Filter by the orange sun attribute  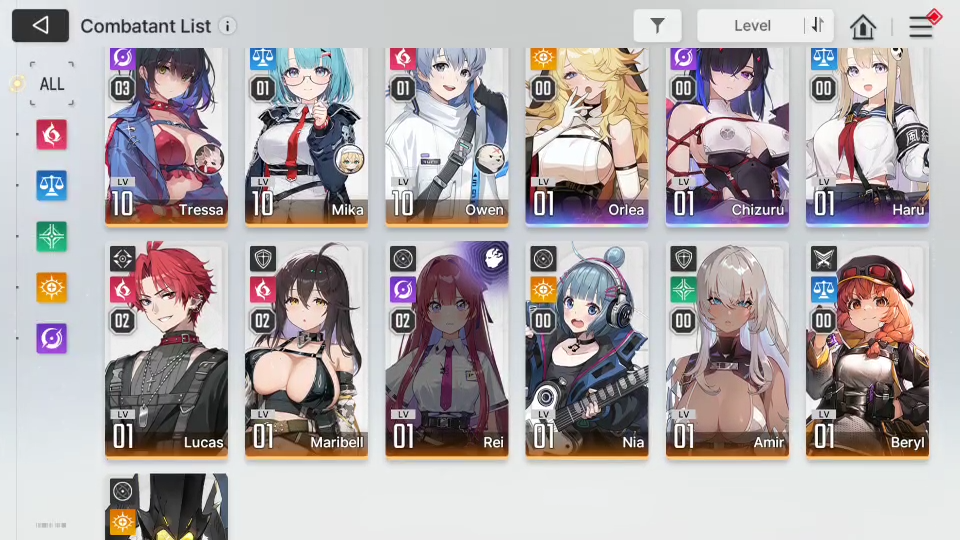52,287
